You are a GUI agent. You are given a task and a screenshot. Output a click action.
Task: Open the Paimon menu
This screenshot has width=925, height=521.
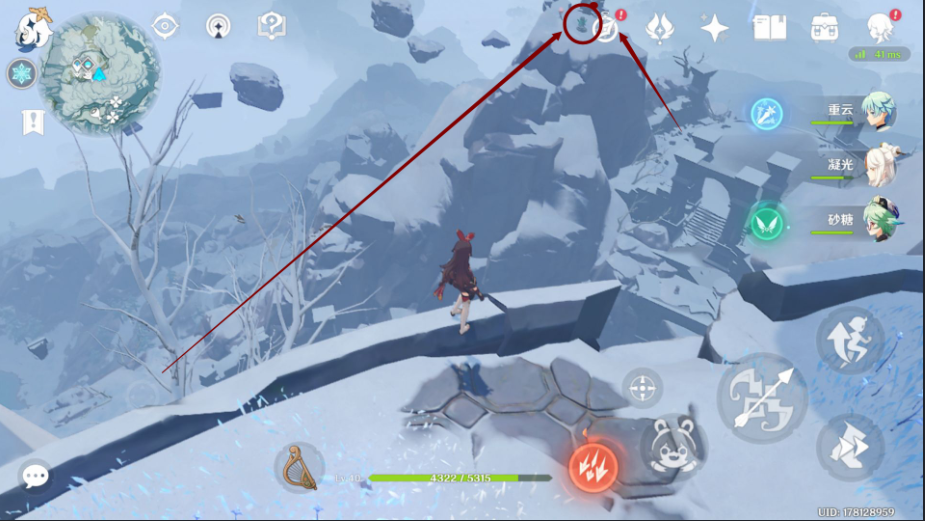(x=33, y=29)
